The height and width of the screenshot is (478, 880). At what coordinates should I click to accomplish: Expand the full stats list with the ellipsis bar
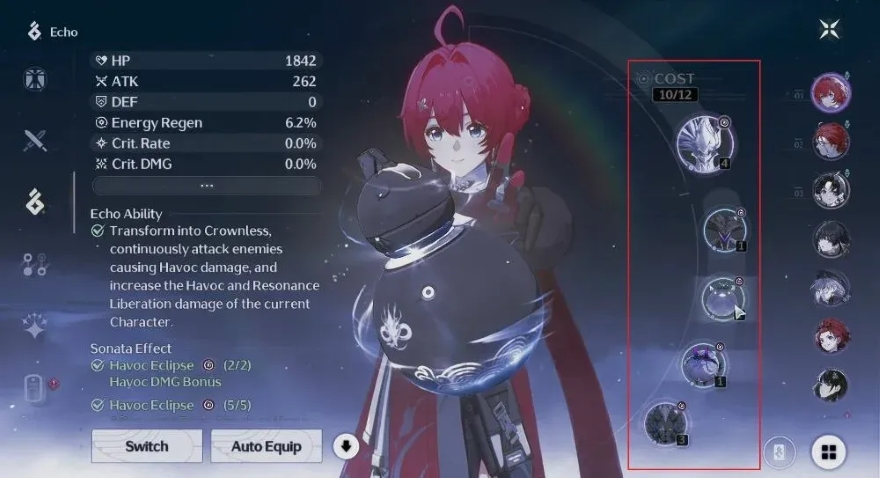pos(206,186)
